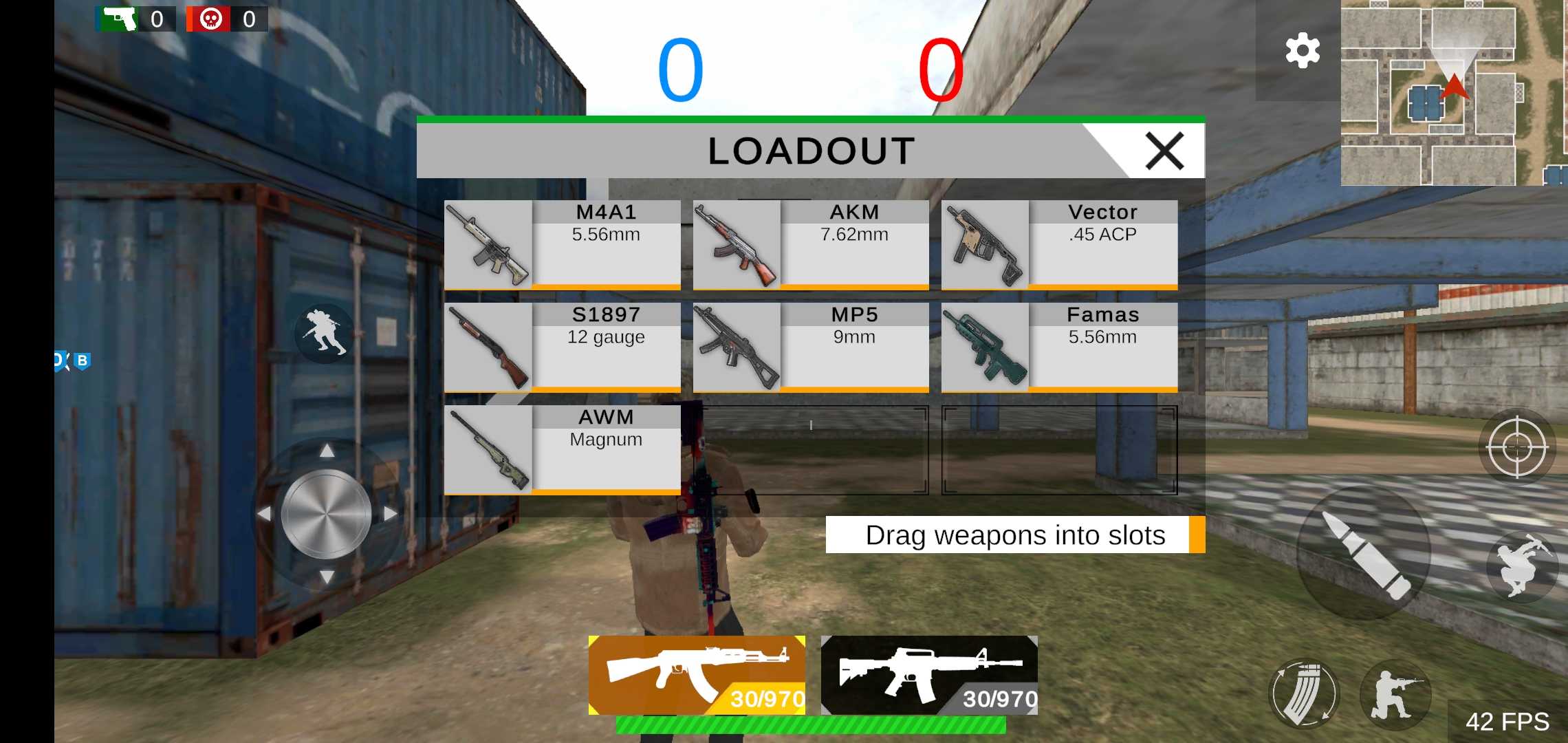Activate the jump button
This screenshot has height=743, width=1568.
tap(1522, 566)
